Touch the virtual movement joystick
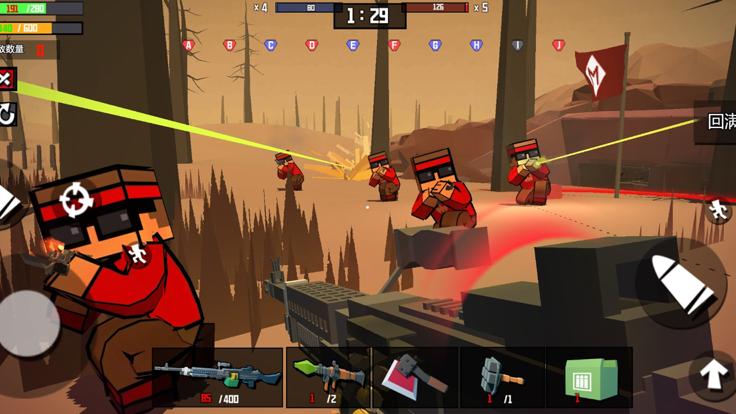The height and width of the screenshot is (414, 736). (28, 325)
